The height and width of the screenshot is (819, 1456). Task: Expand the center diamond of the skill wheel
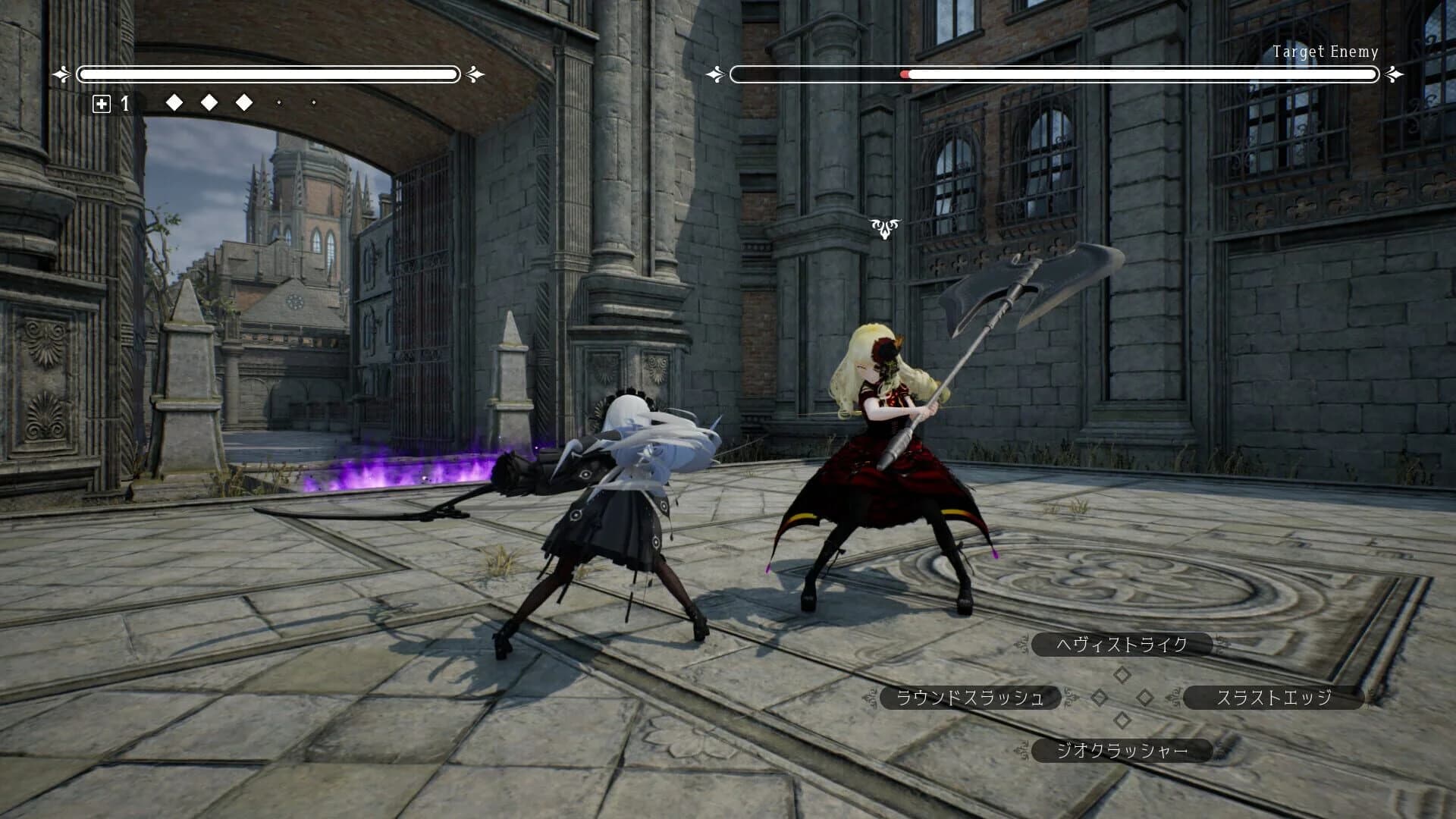1145,696
